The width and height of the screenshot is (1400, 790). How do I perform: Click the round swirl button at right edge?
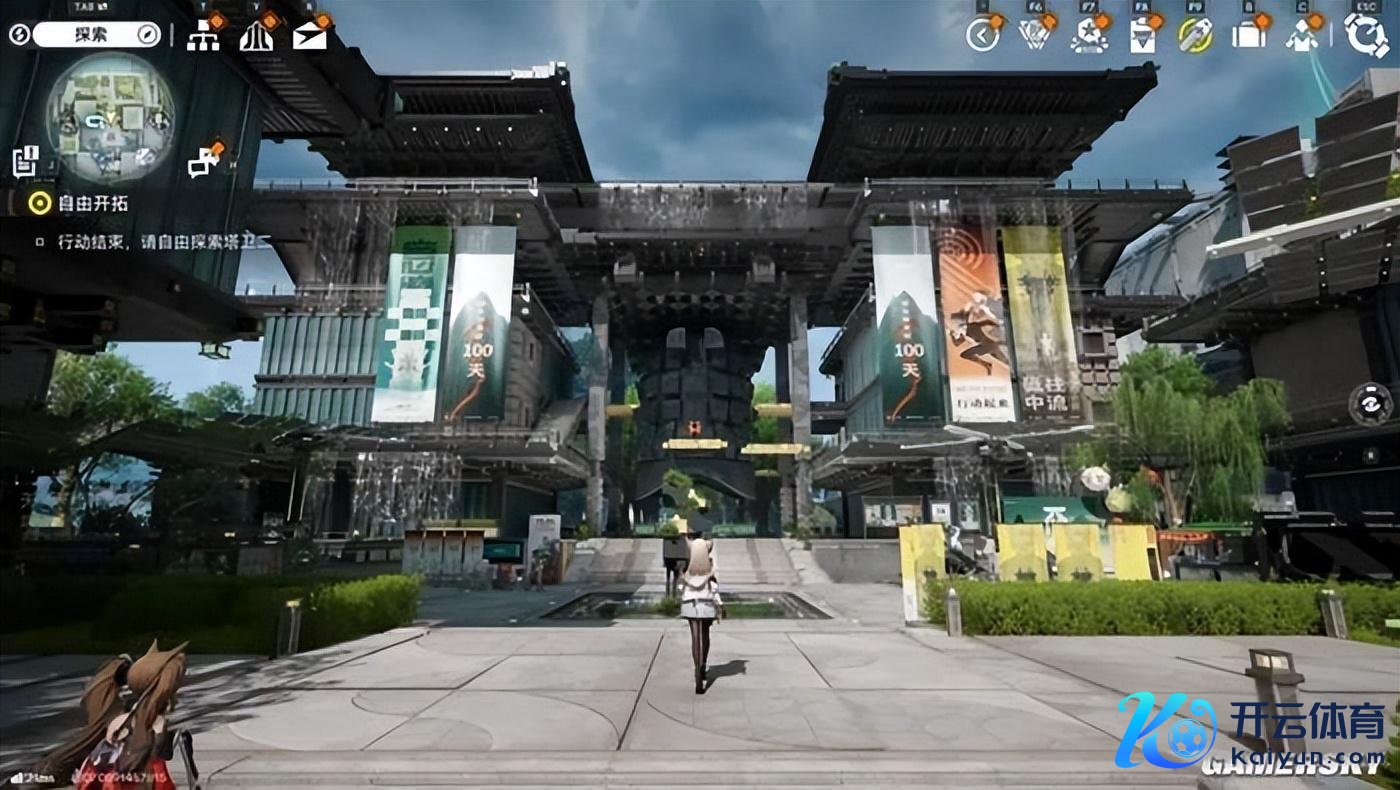point(1370,404)
